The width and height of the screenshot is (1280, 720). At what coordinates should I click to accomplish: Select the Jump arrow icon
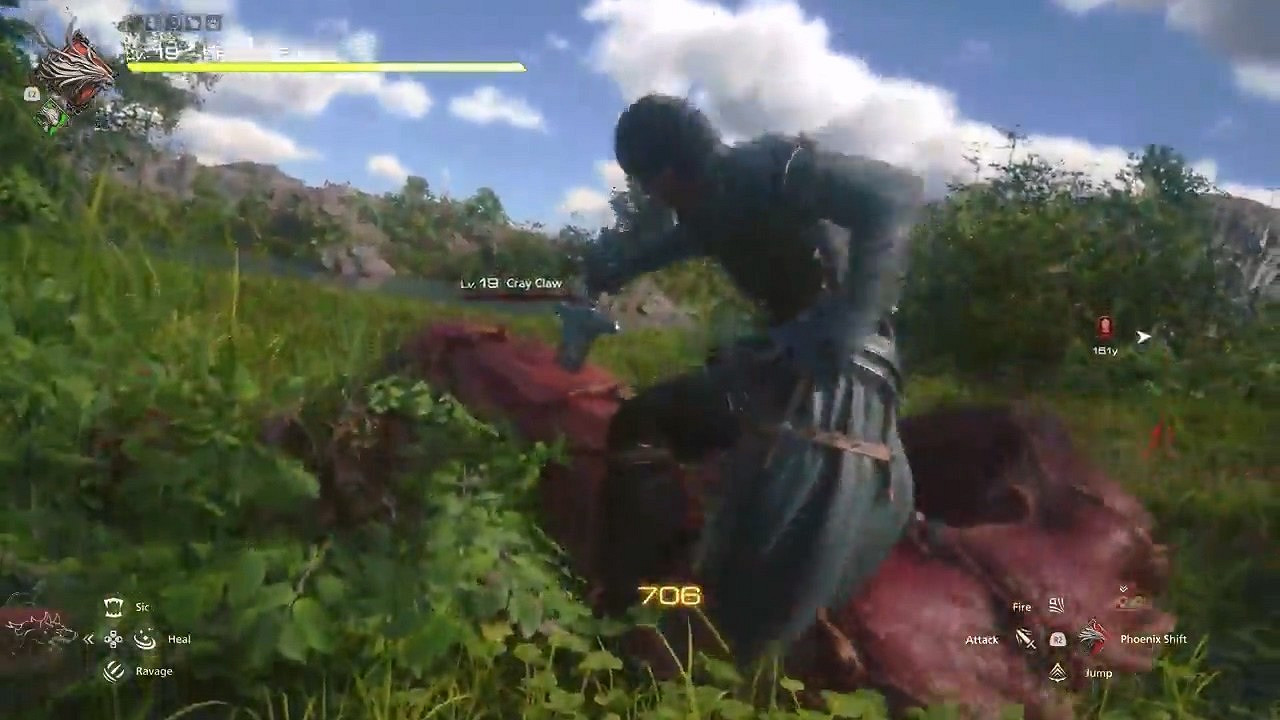pos(1058,672)
